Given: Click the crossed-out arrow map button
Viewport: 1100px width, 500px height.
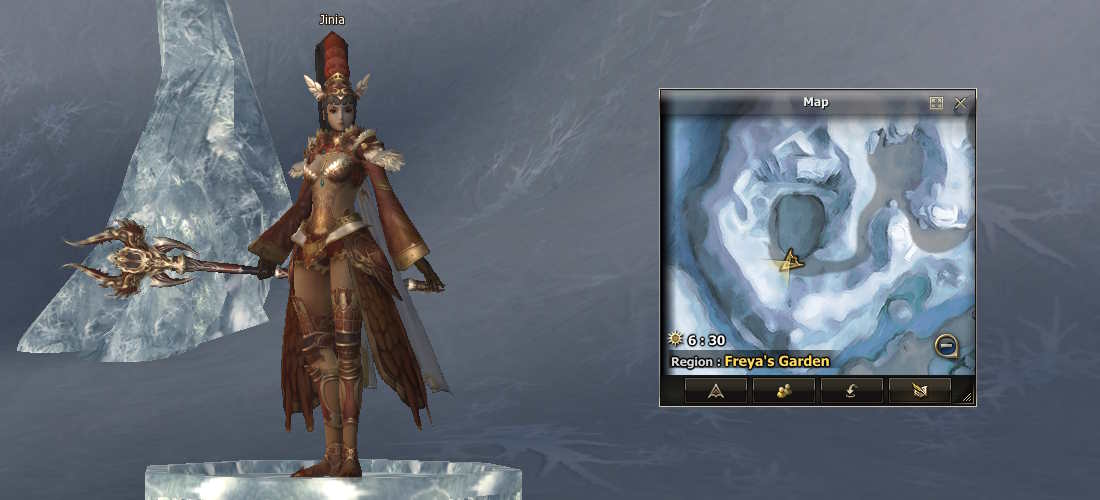Looking at the screenshot, I should (919, 391).
